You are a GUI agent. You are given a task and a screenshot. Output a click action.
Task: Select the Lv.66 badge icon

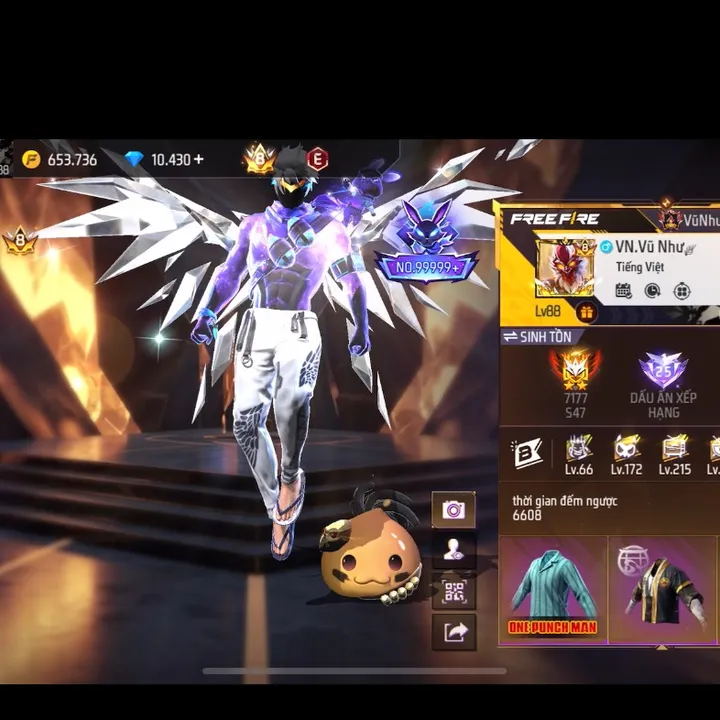click(x=579, y=454)
